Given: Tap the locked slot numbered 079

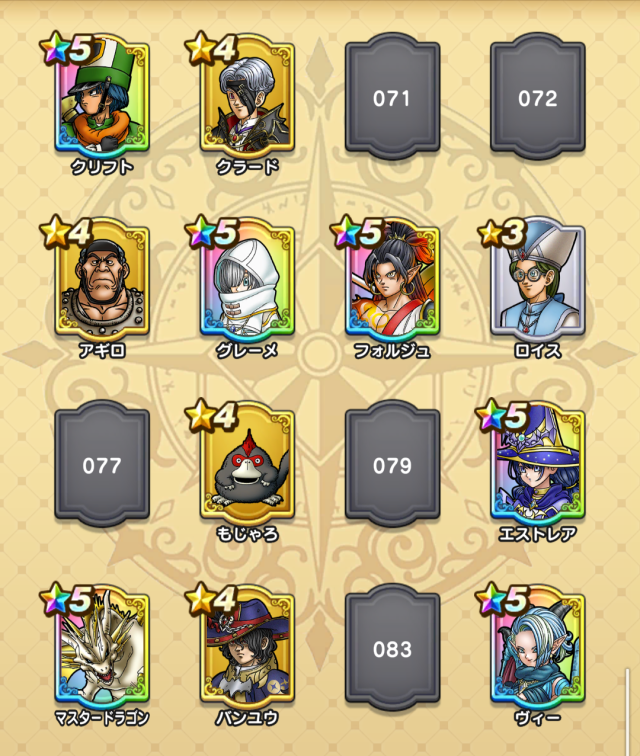Looking at the screenshot, I should [x=392, y=465].
